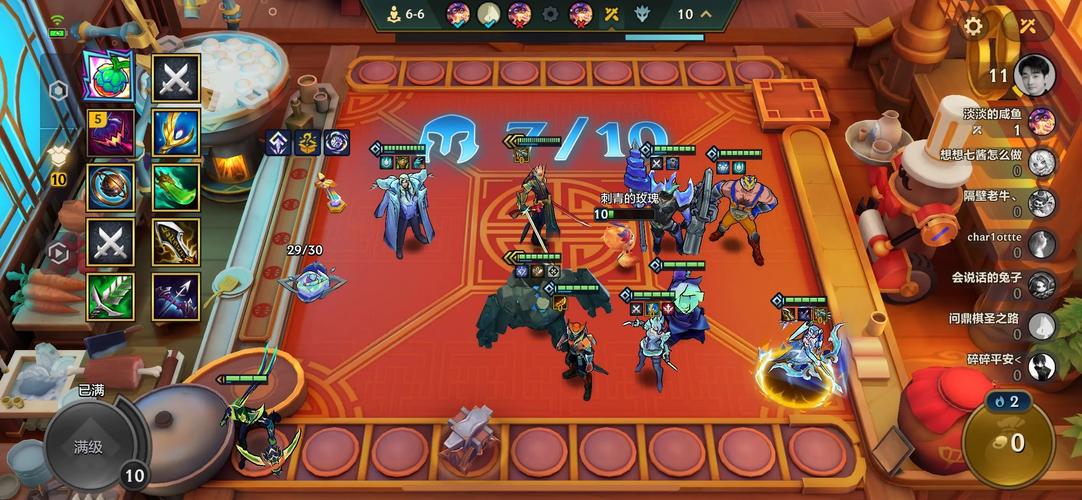
Task: Select the purple lightning trait with badge 5
Action: (110, 132)
